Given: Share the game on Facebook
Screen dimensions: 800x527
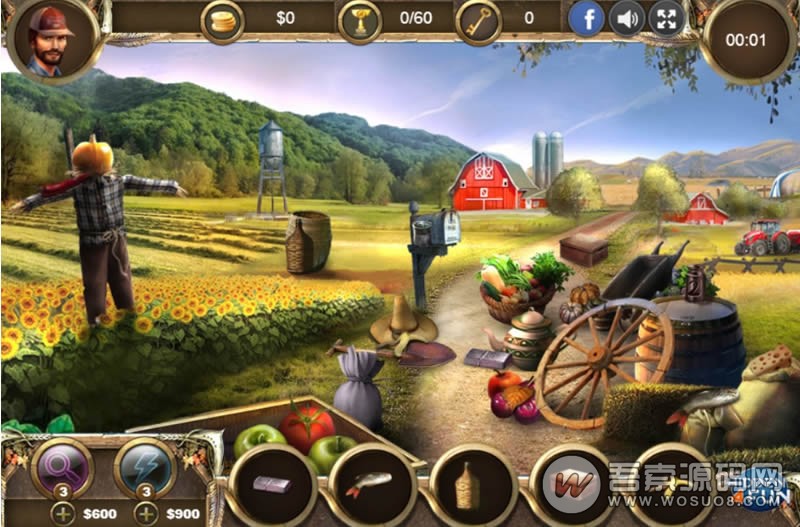Looking at the screenshot, I should pyautogui.click(x=587, y=18).
